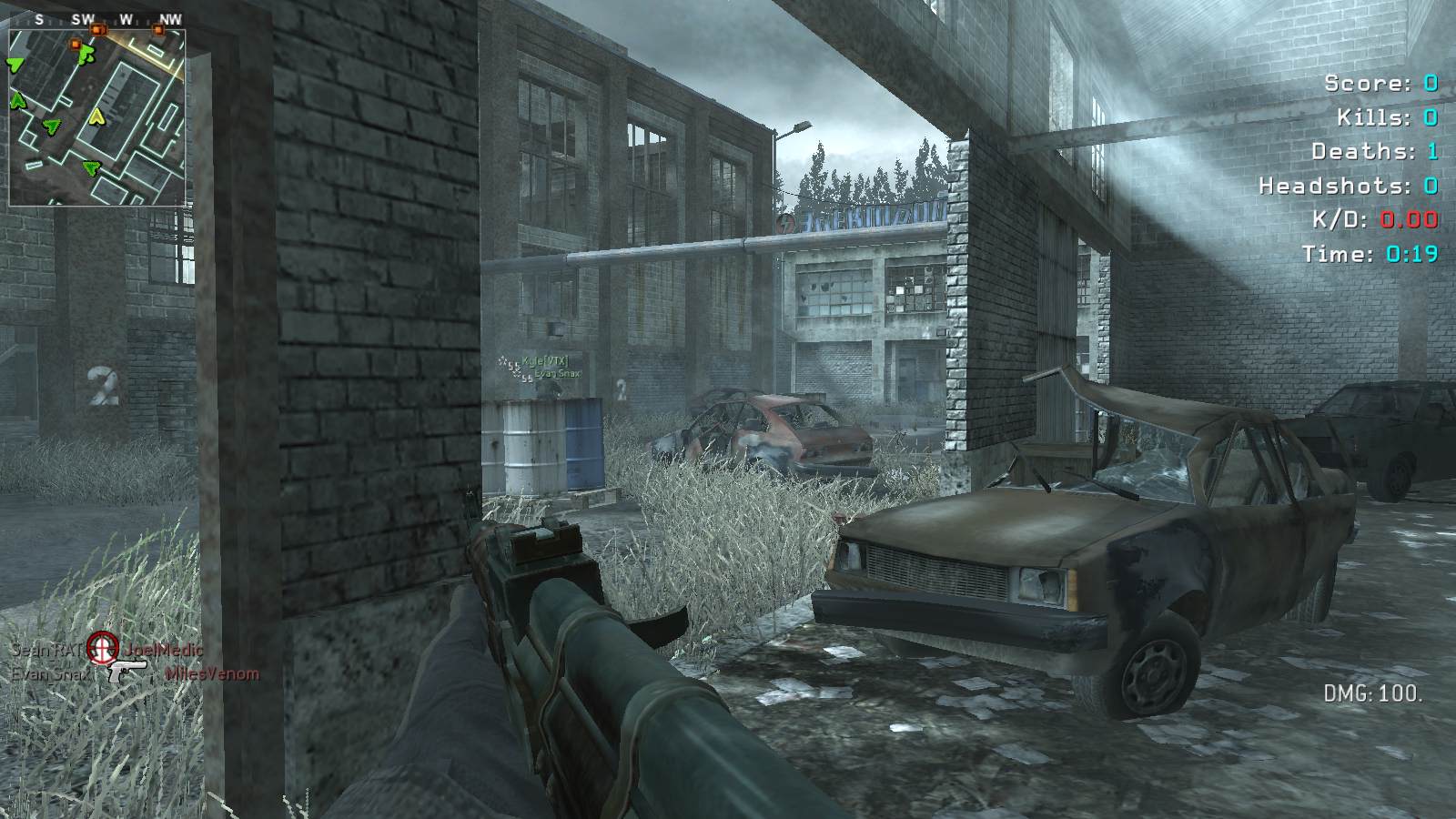Click the red headshot icon in the kill feed

click(103, 648)
